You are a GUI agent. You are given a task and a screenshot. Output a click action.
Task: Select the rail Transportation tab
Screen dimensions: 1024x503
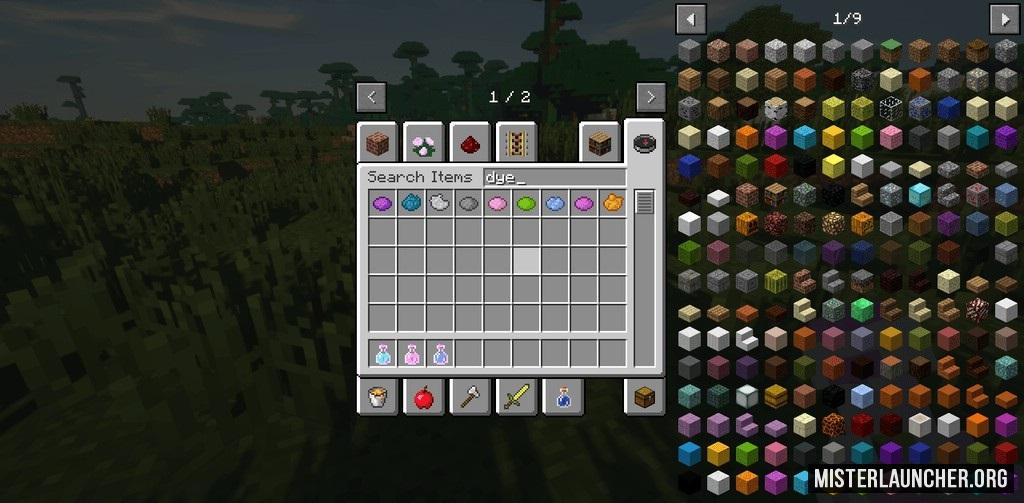(x=516, y=144)
